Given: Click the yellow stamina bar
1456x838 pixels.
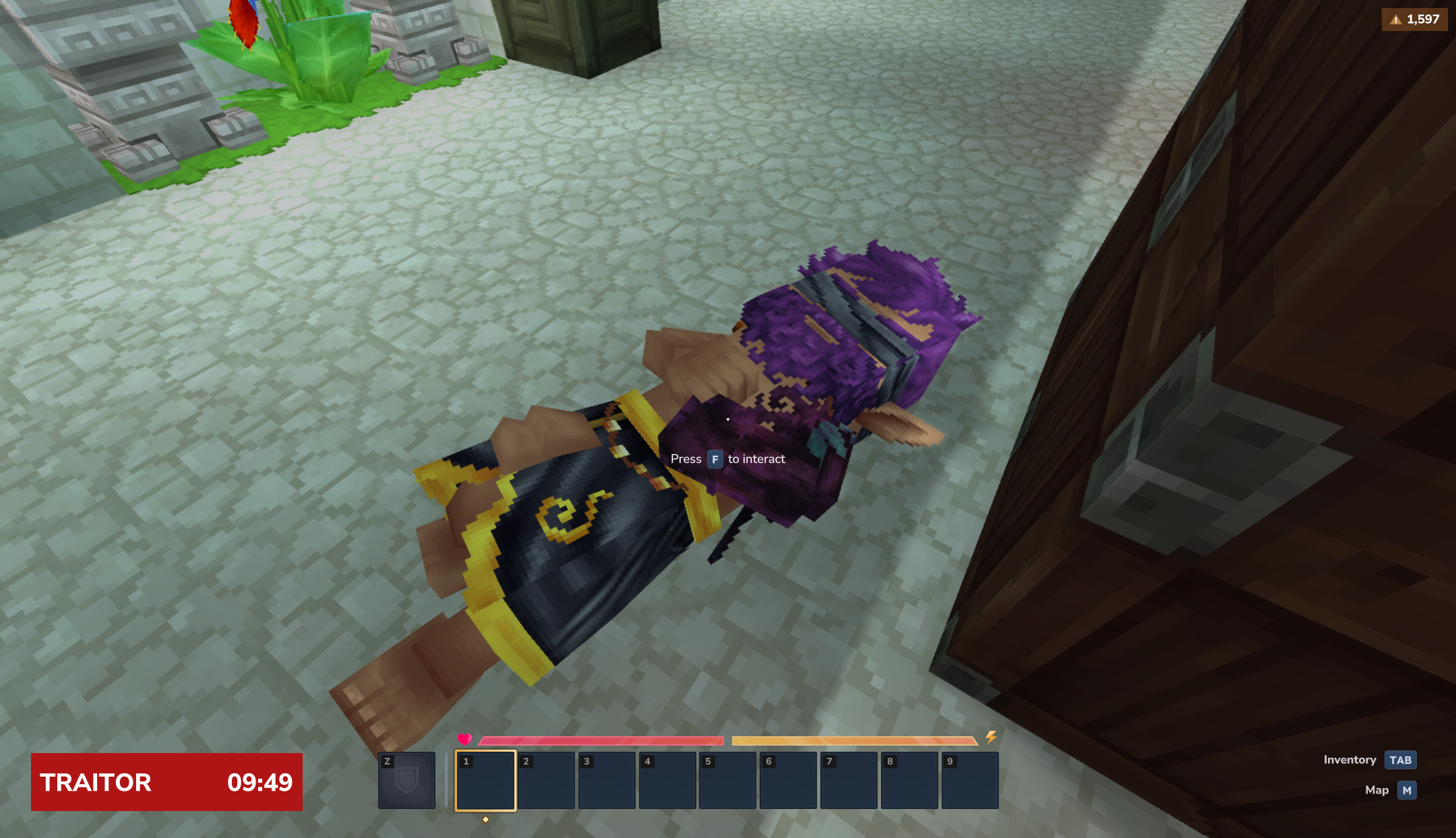Looking at the screenshot, I should pyautogui.click(x=856, y=740).
